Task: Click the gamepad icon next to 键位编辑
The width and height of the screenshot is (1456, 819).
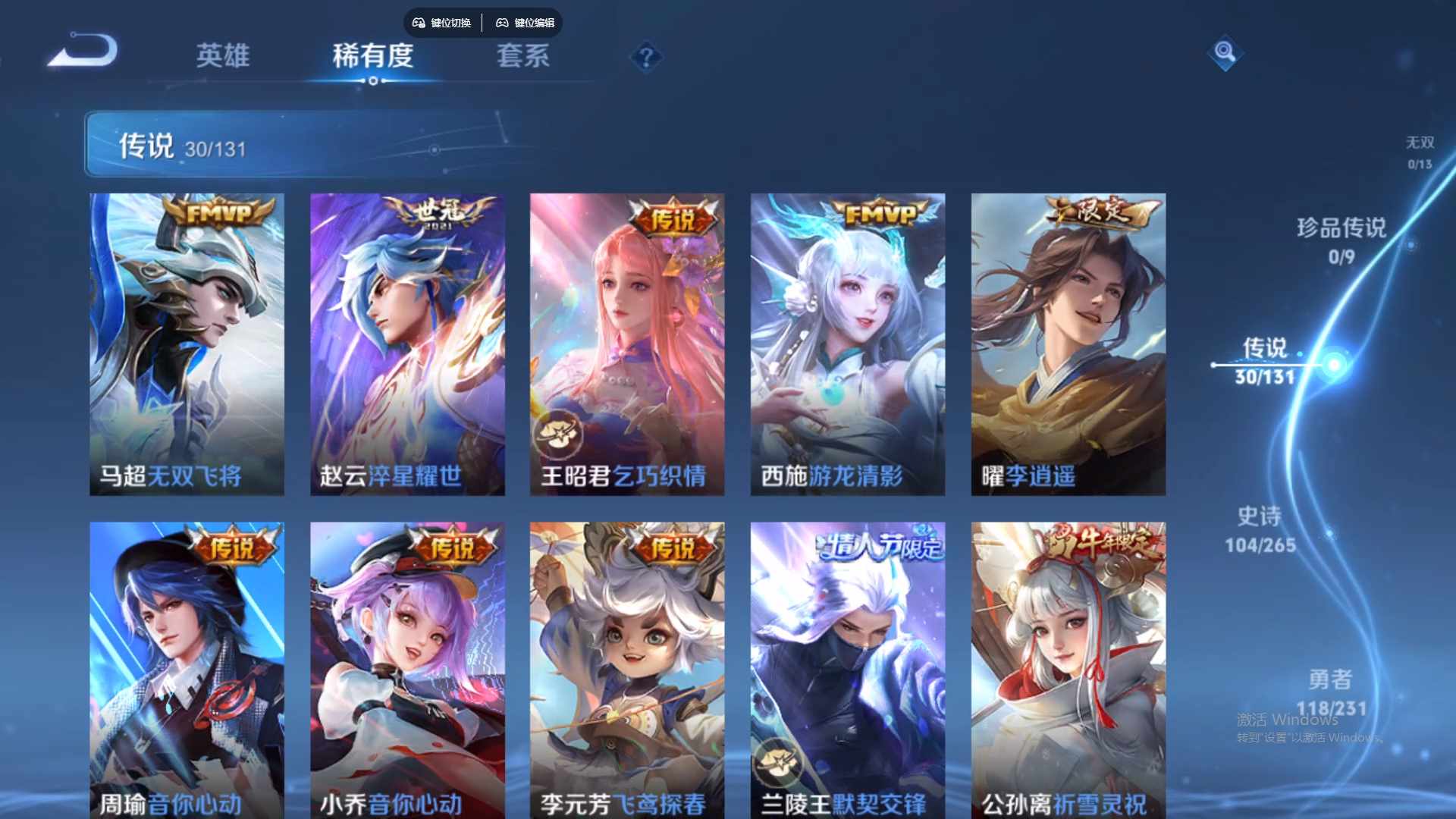Action: pos(502,23)
